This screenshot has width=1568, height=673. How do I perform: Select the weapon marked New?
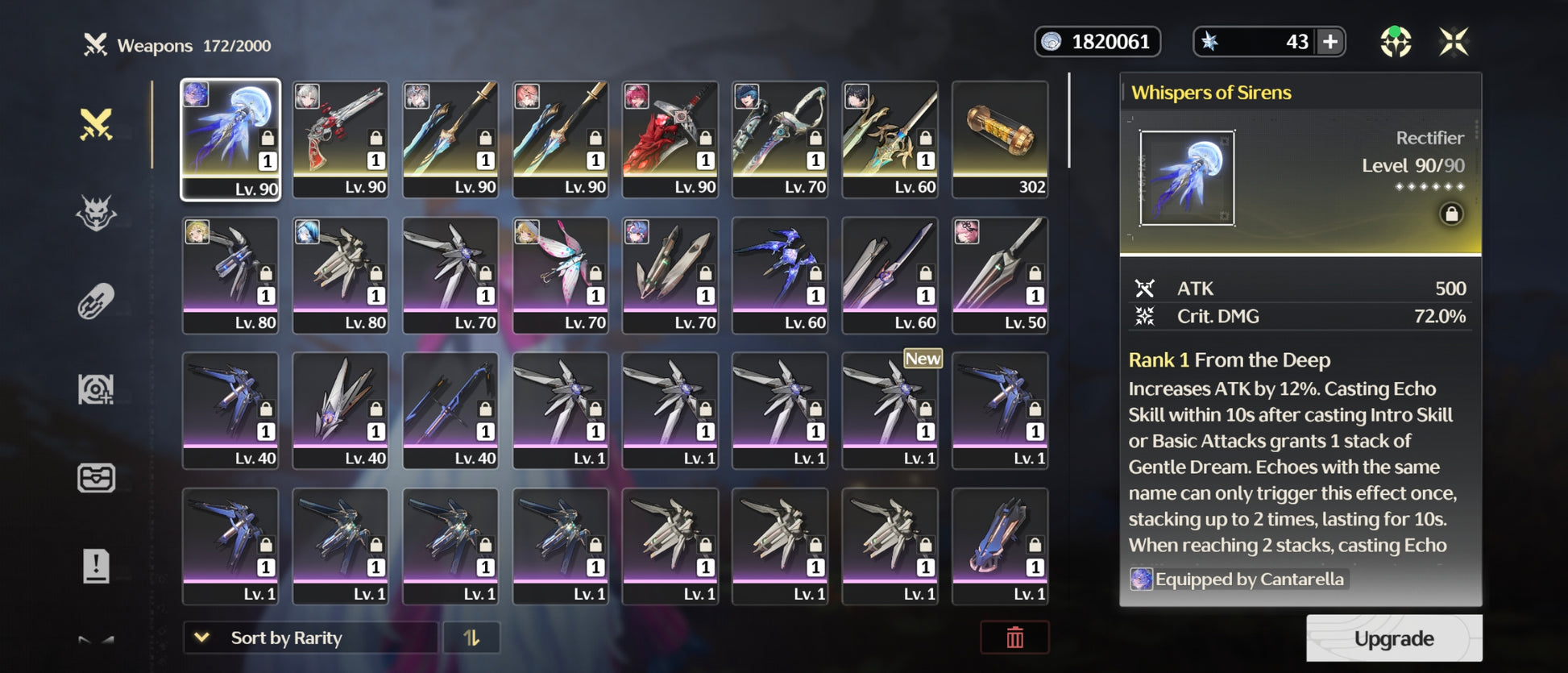890,410
